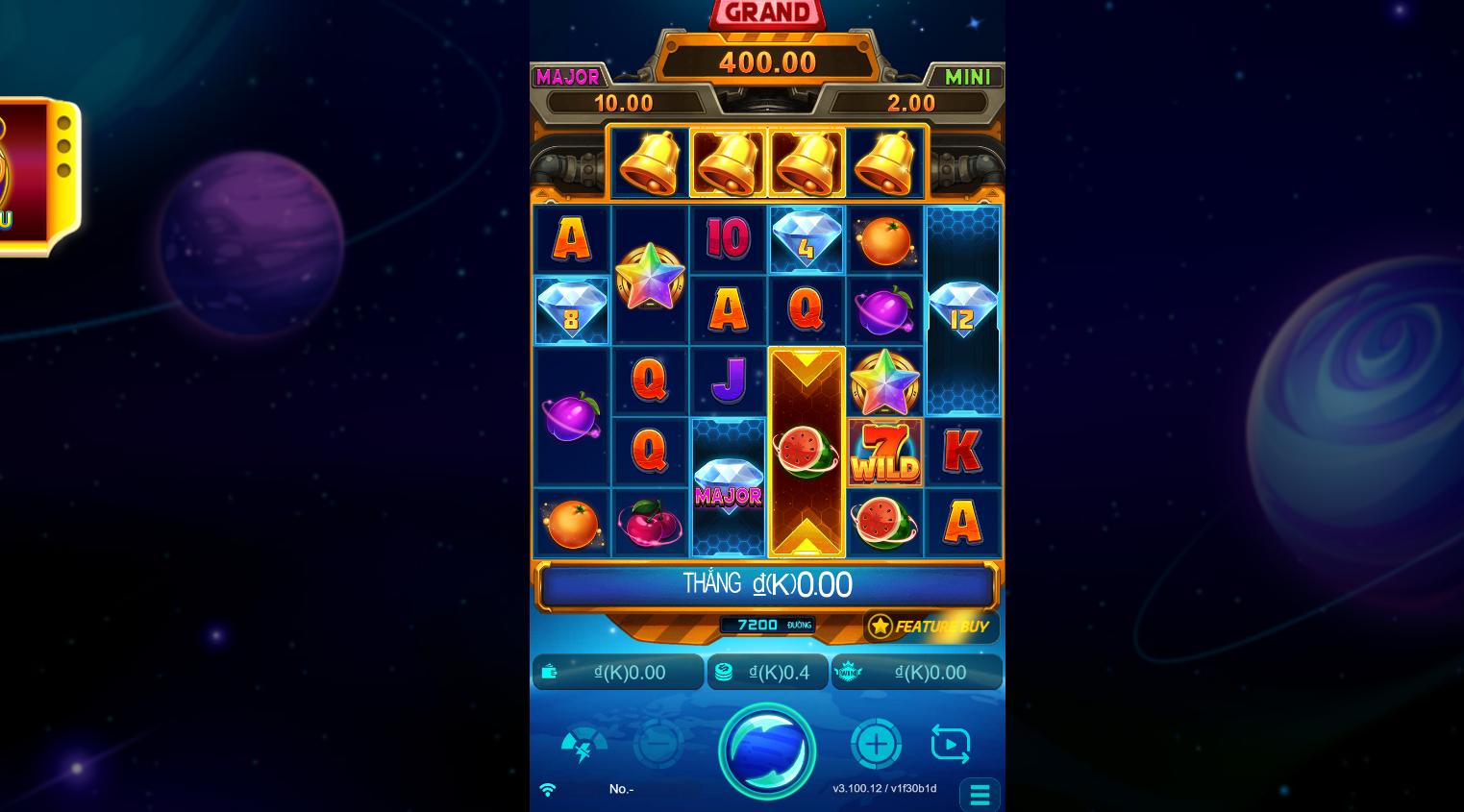Open the MAJOR jackpot panel
This screenshot has height=812, width=1464.
pyautogui.click(x=569, y=78)
